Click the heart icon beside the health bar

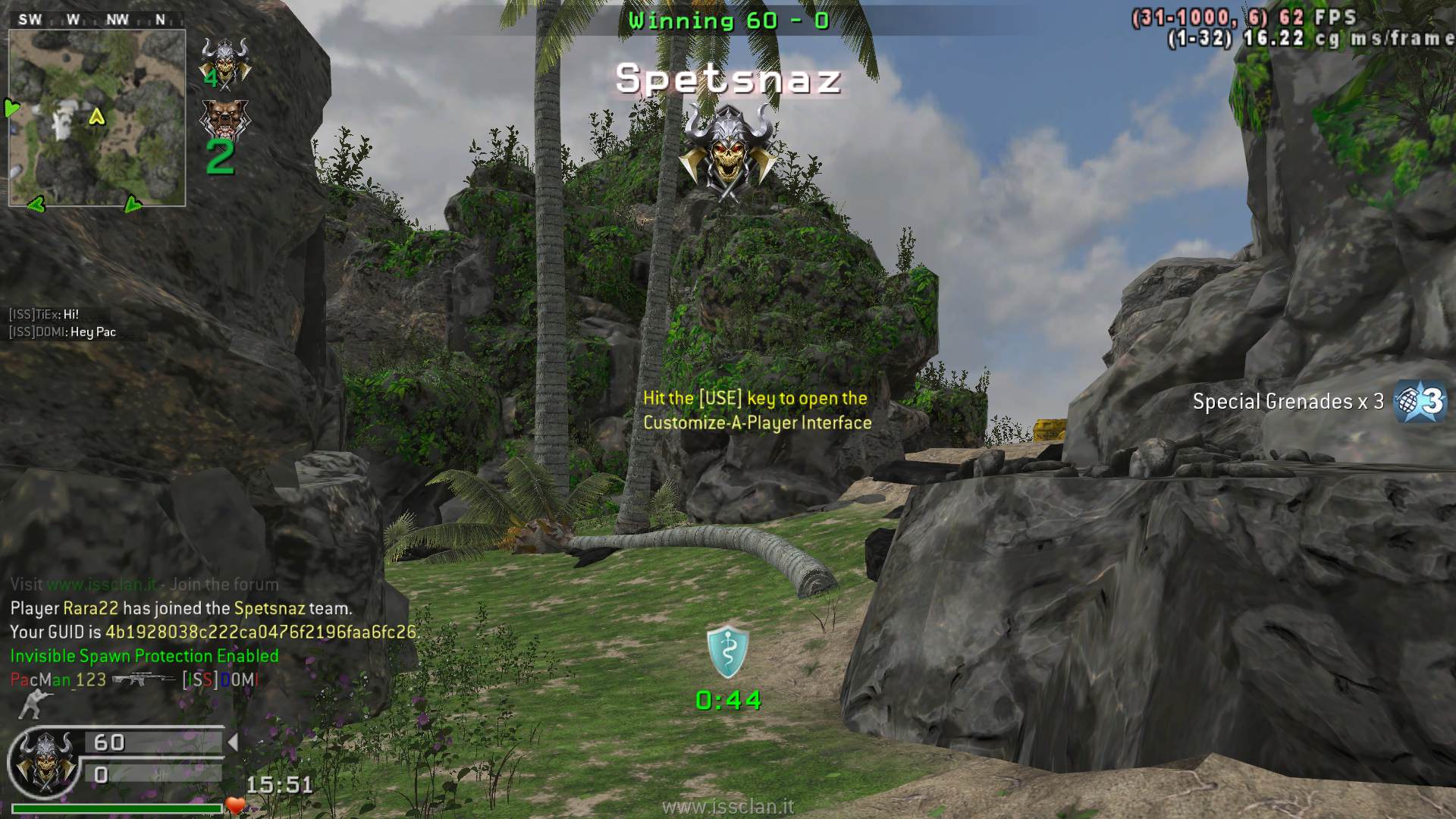click(236, 806)
